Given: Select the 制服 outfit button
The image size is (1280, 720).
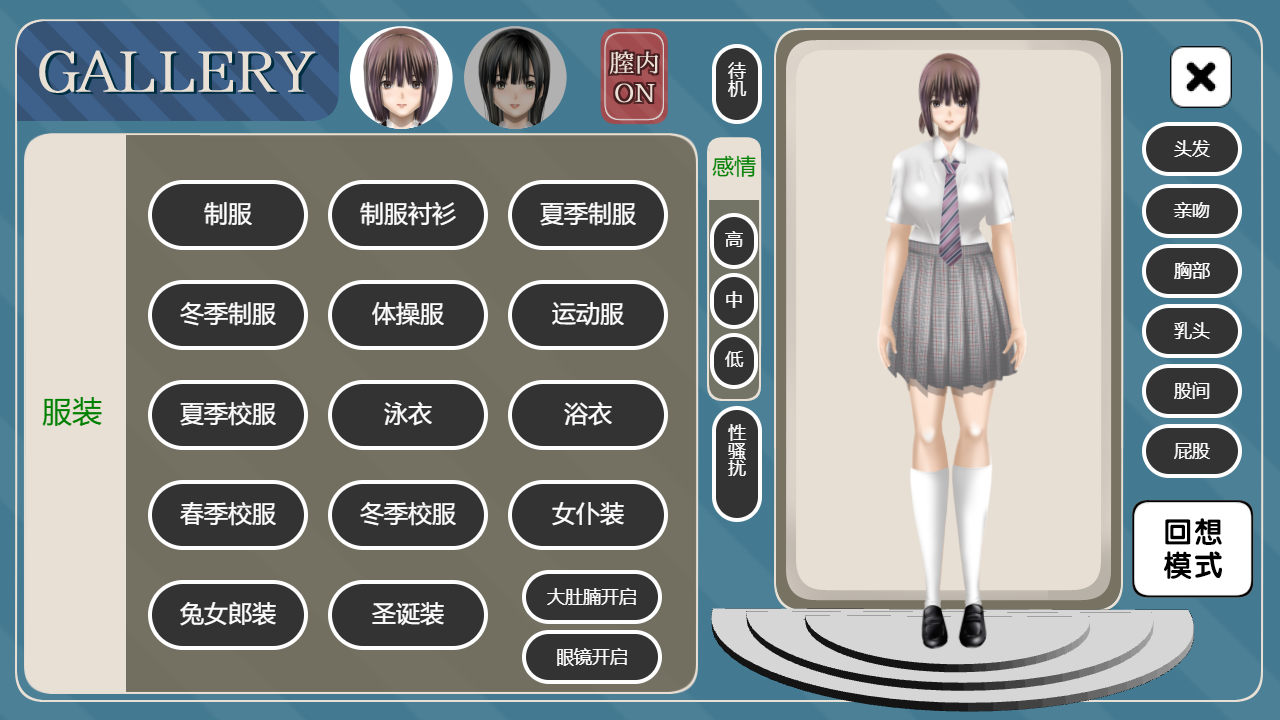Looking at the screenshot, I should pos(228,215).
